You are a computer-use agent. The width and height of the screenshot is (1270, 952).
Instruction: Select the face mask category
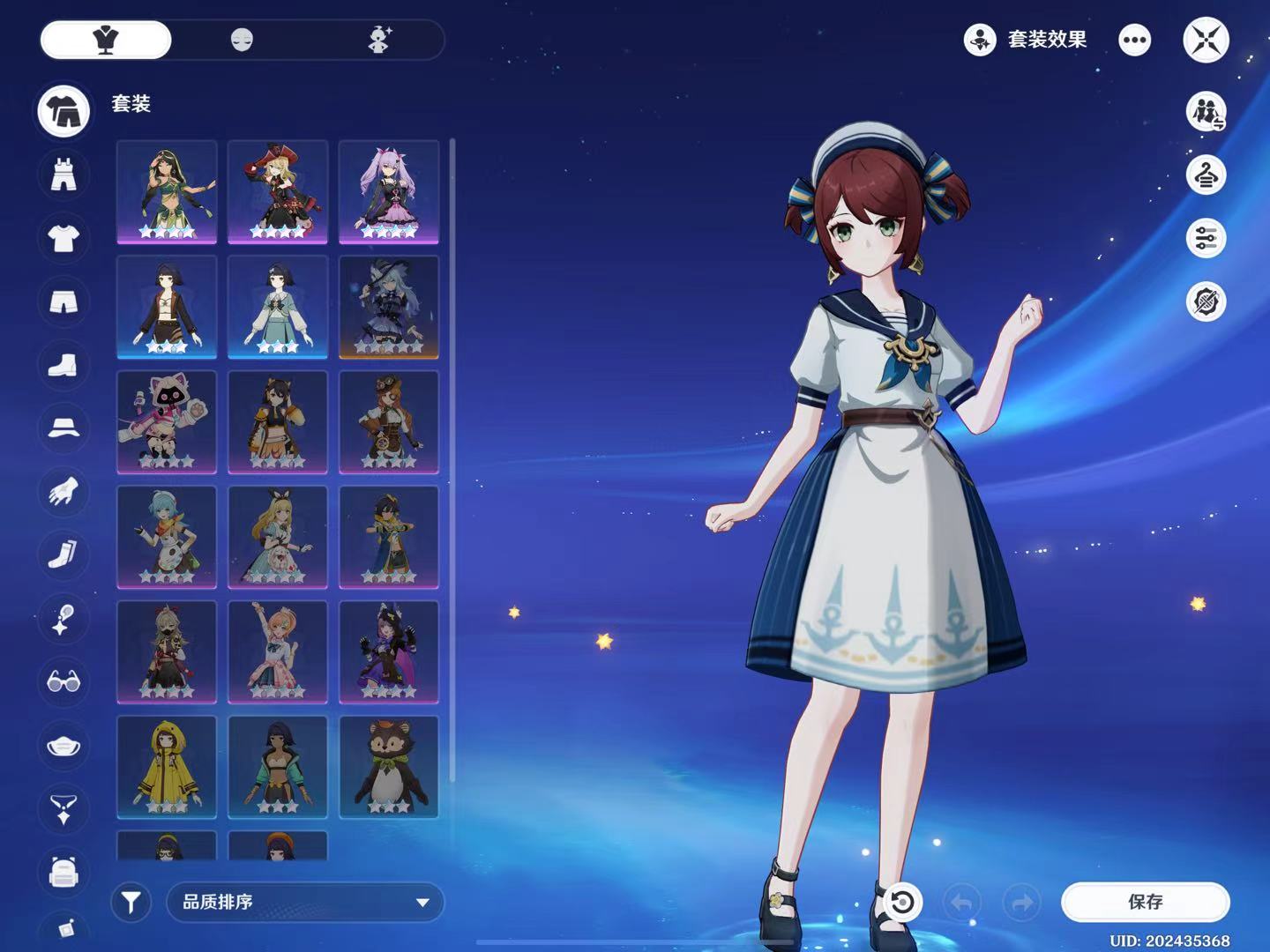(x=63, y=746)
